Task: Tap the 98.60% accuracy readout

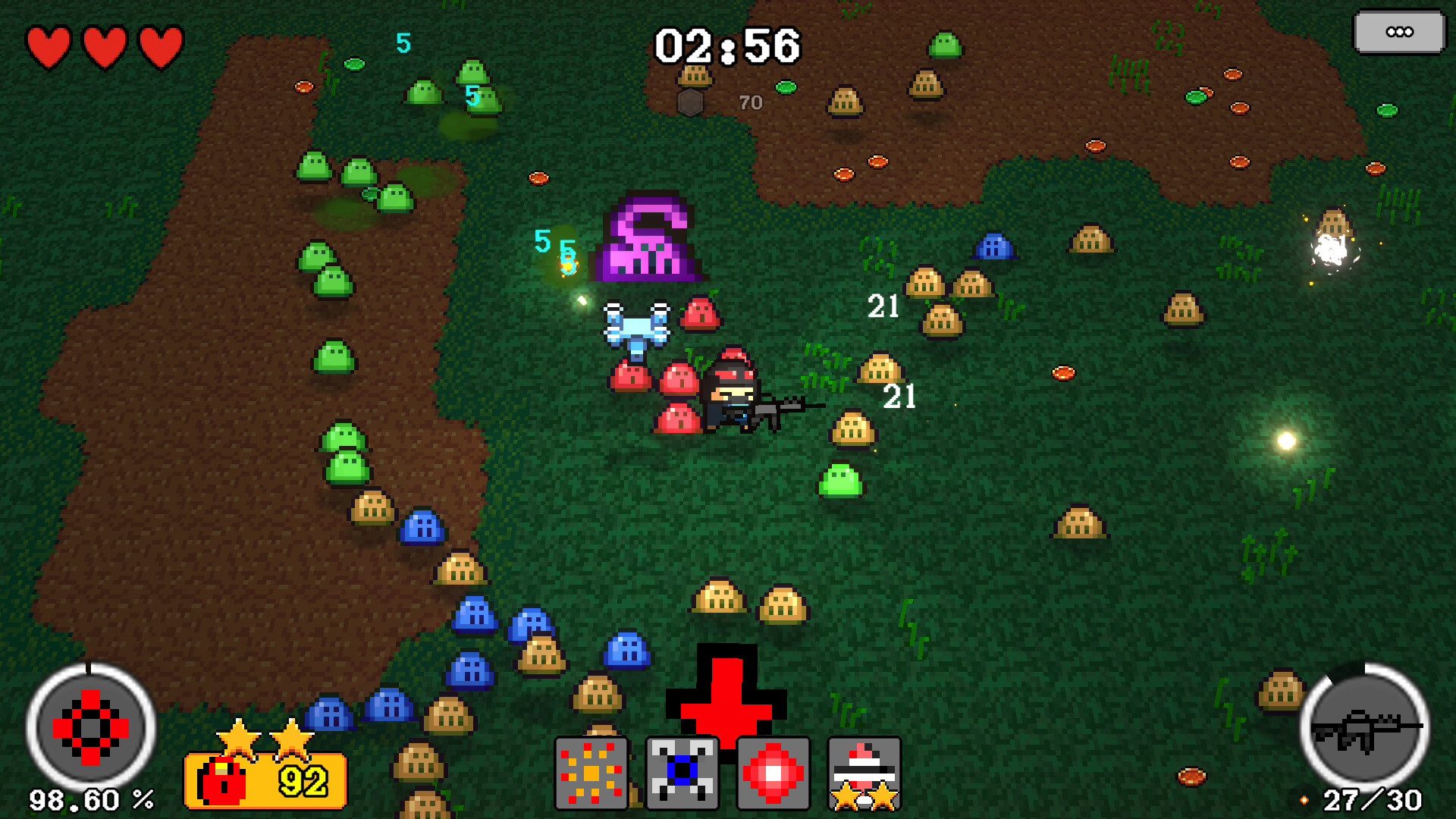Action: tap(91, 799)
